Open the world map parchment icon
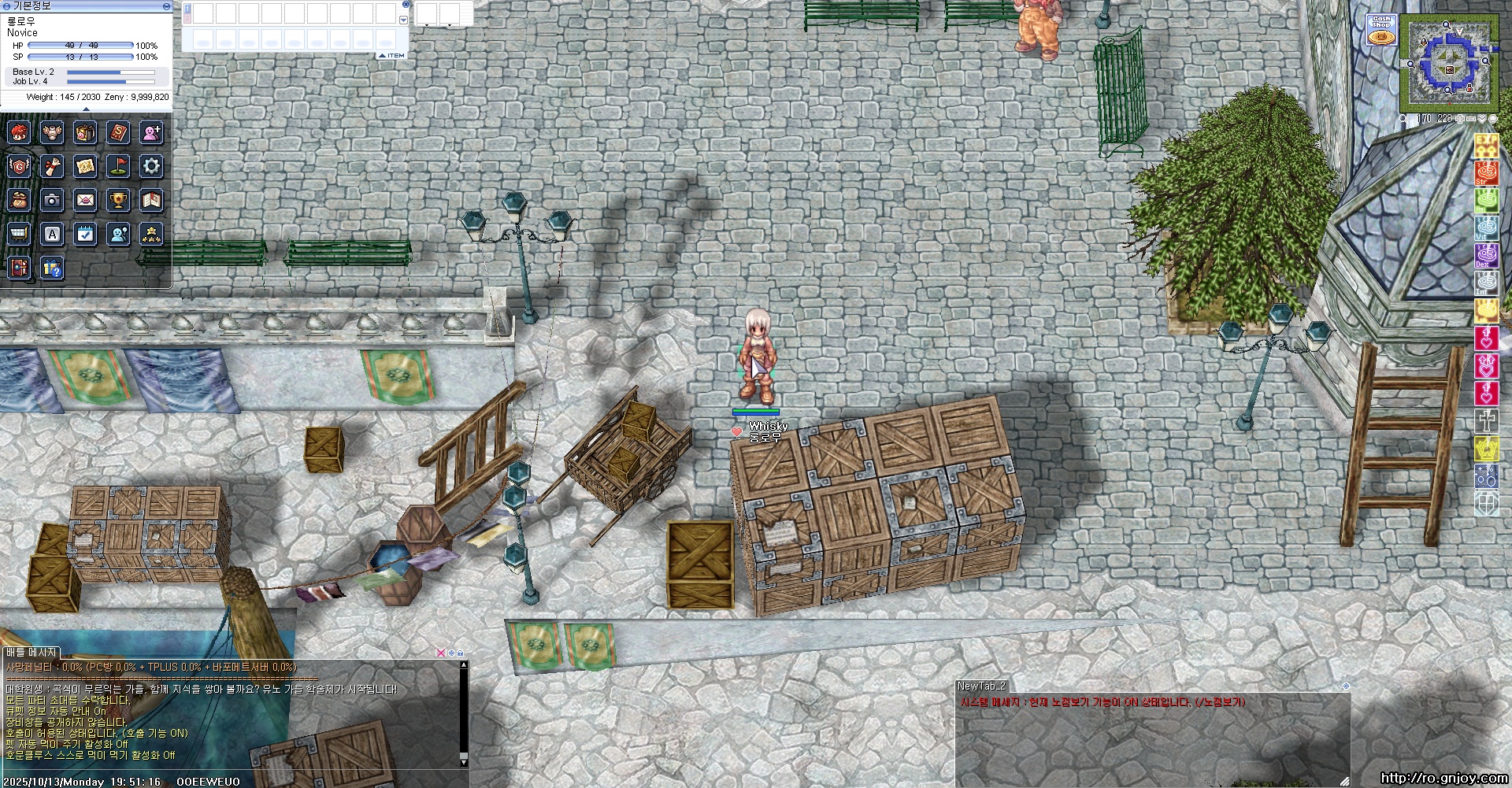The height and width of the screenshot is (788, 1512). point(85,166)
